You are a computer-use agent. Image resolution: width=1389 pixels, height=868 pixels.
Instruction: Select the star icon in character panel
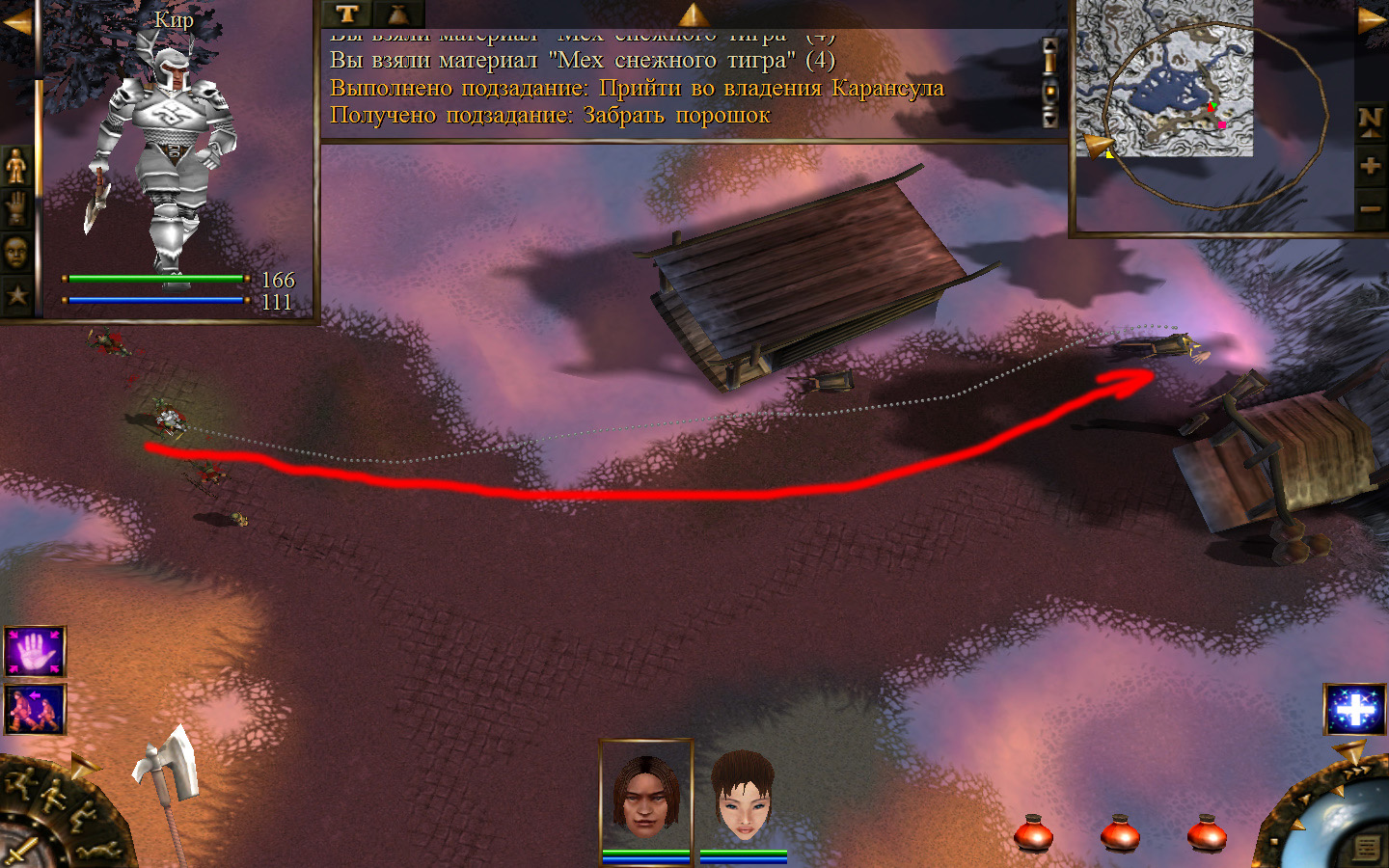[x=16, y=295]
